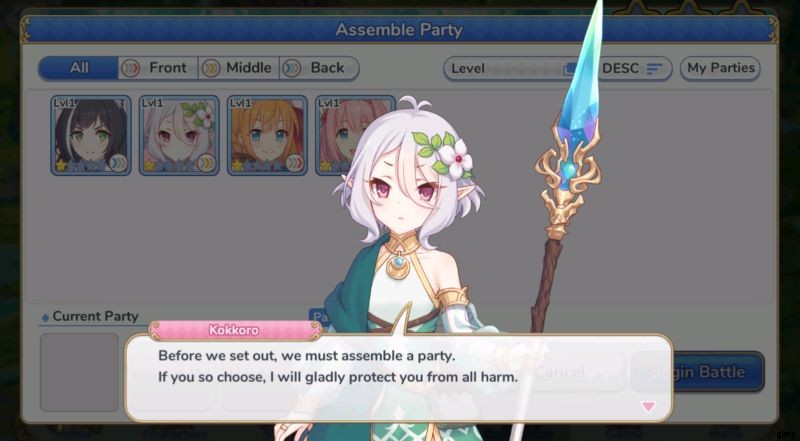
Task: Show Front position characters
Action: tap(158, 68)
